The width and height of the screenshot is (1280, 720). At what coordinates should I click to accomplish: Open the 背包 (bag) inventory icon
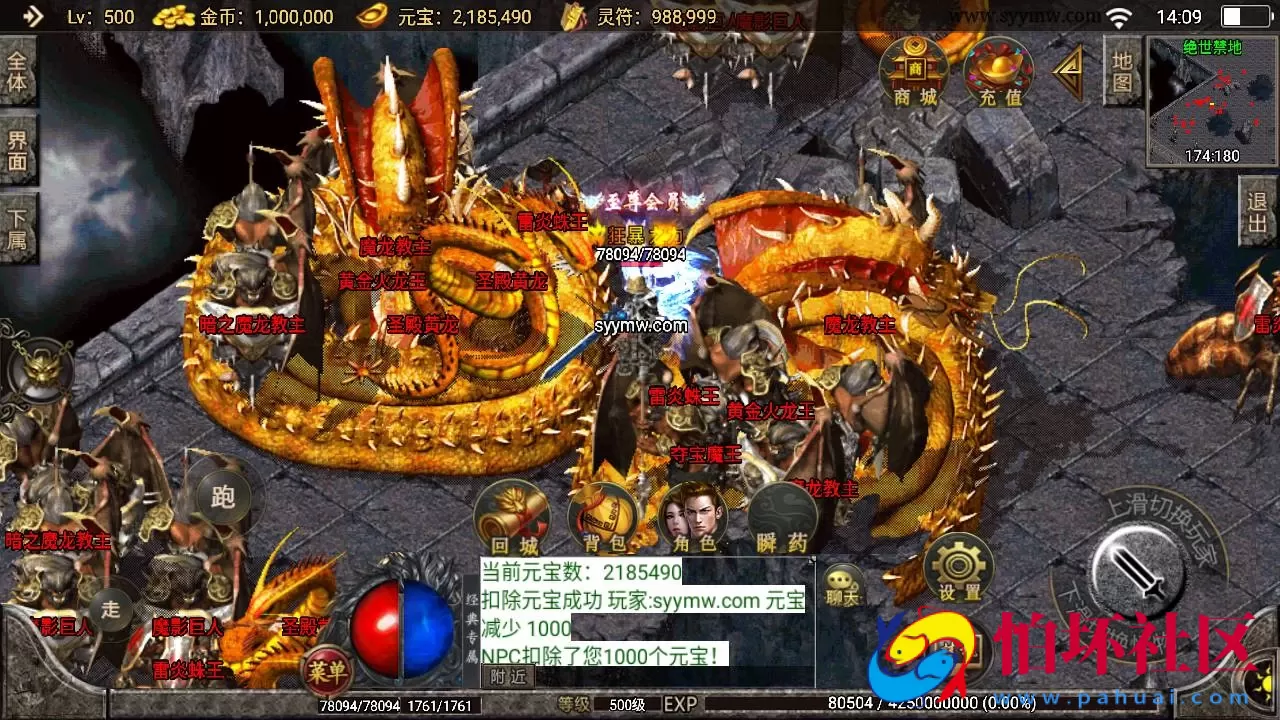tap(602, 515)
